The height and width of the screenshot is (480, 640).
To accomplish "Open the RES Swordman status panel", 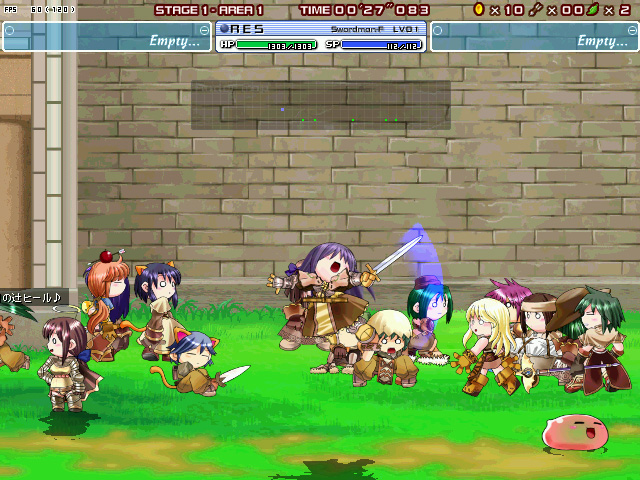I will 321,37.
